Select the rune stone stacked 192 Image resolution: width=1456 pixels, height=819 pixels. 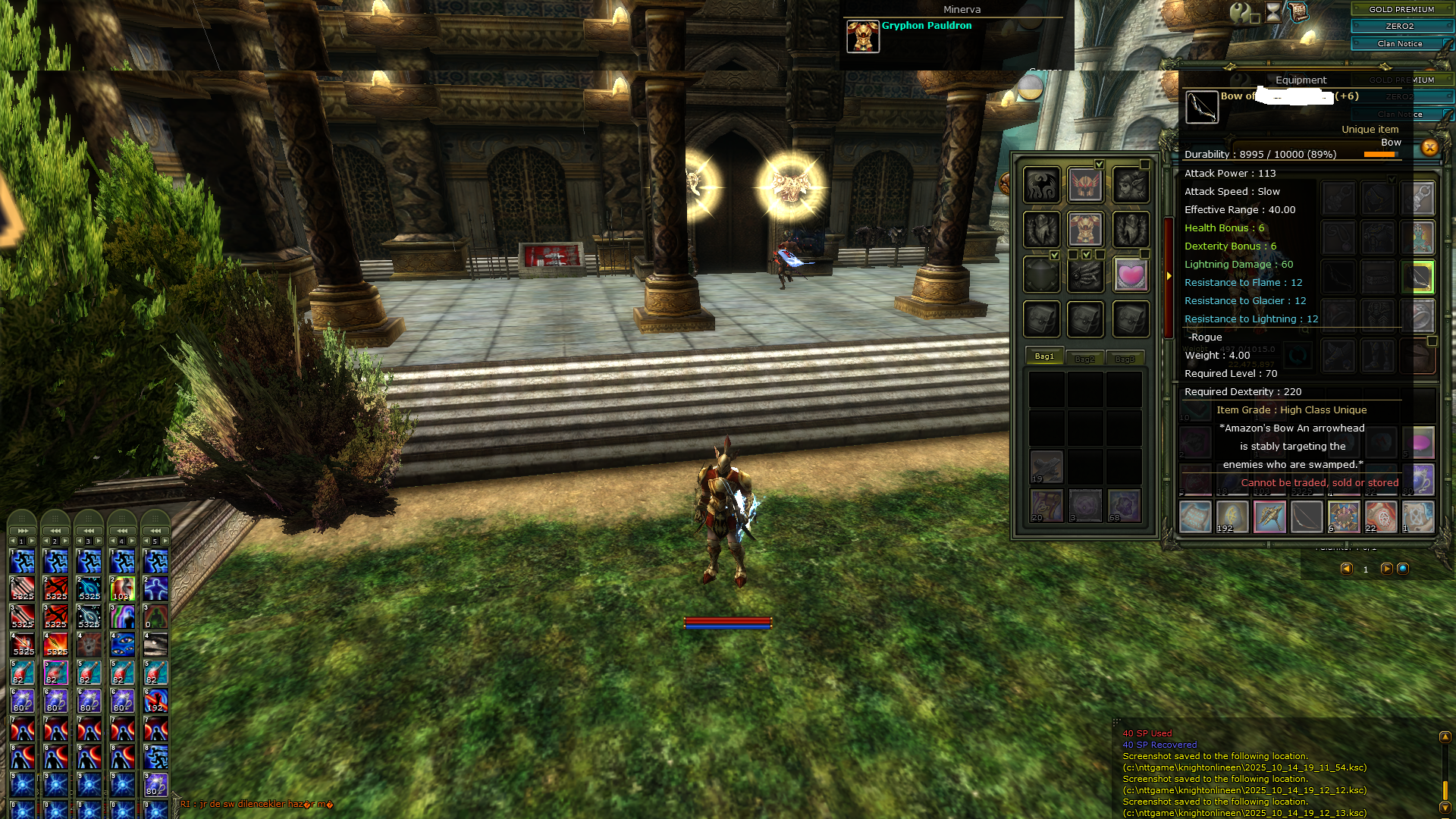click(x=1232, y=517)
